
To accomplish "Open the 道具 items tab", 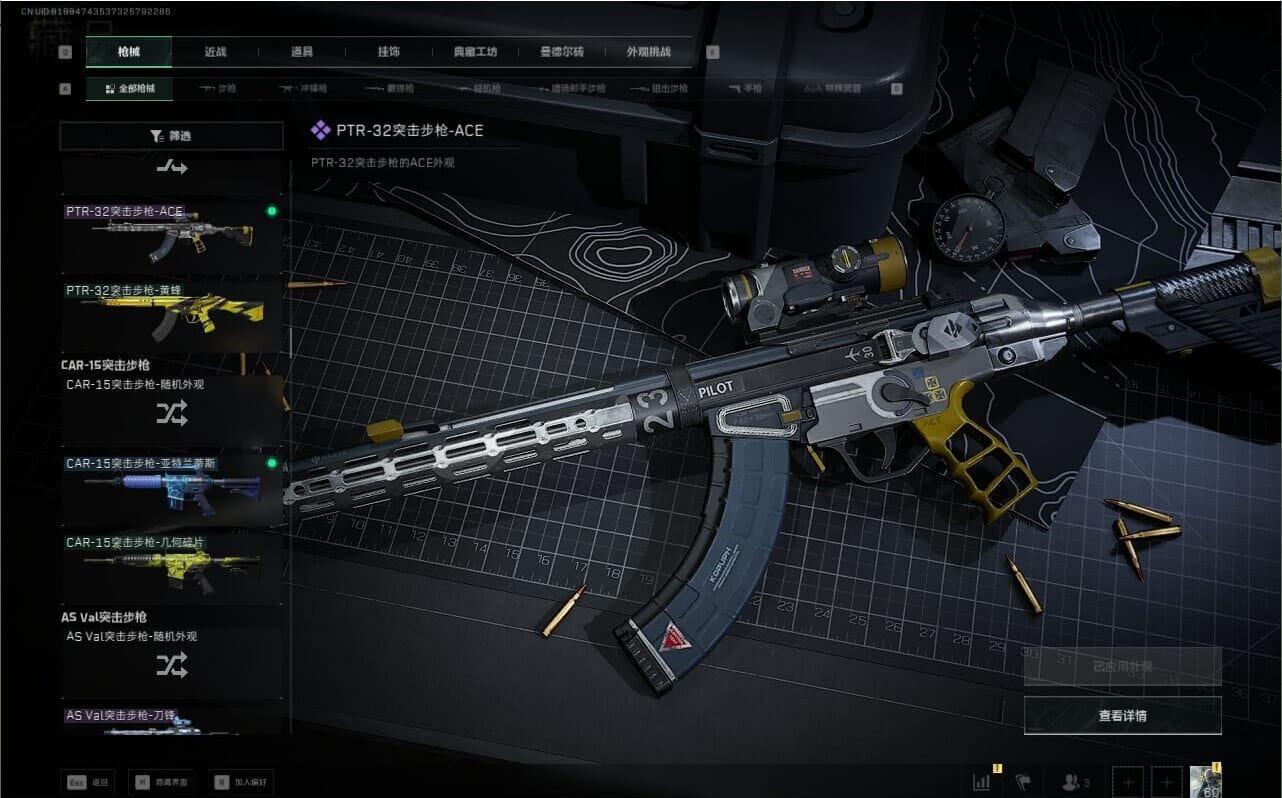I will (x=301, y=52).
